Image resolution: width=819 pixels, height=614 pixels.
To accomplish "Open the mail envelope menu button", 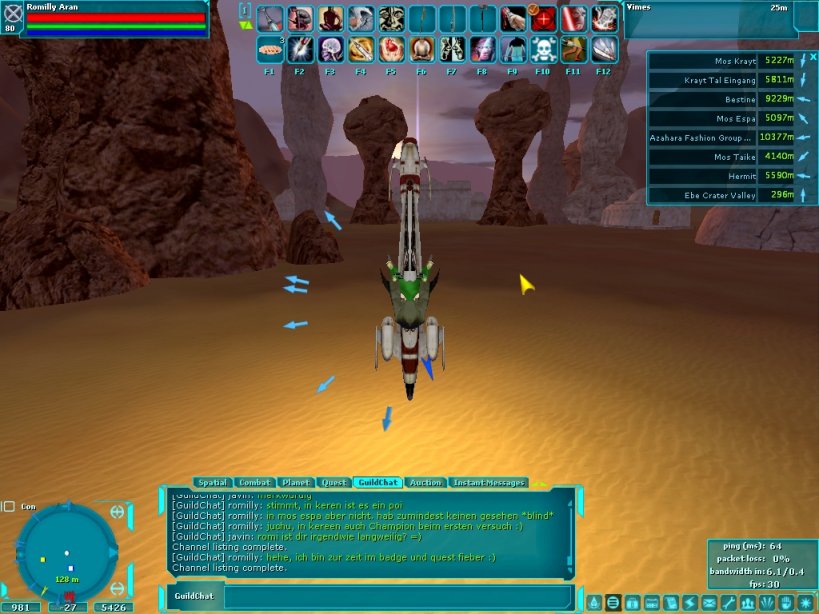I will tap(709, 603).
